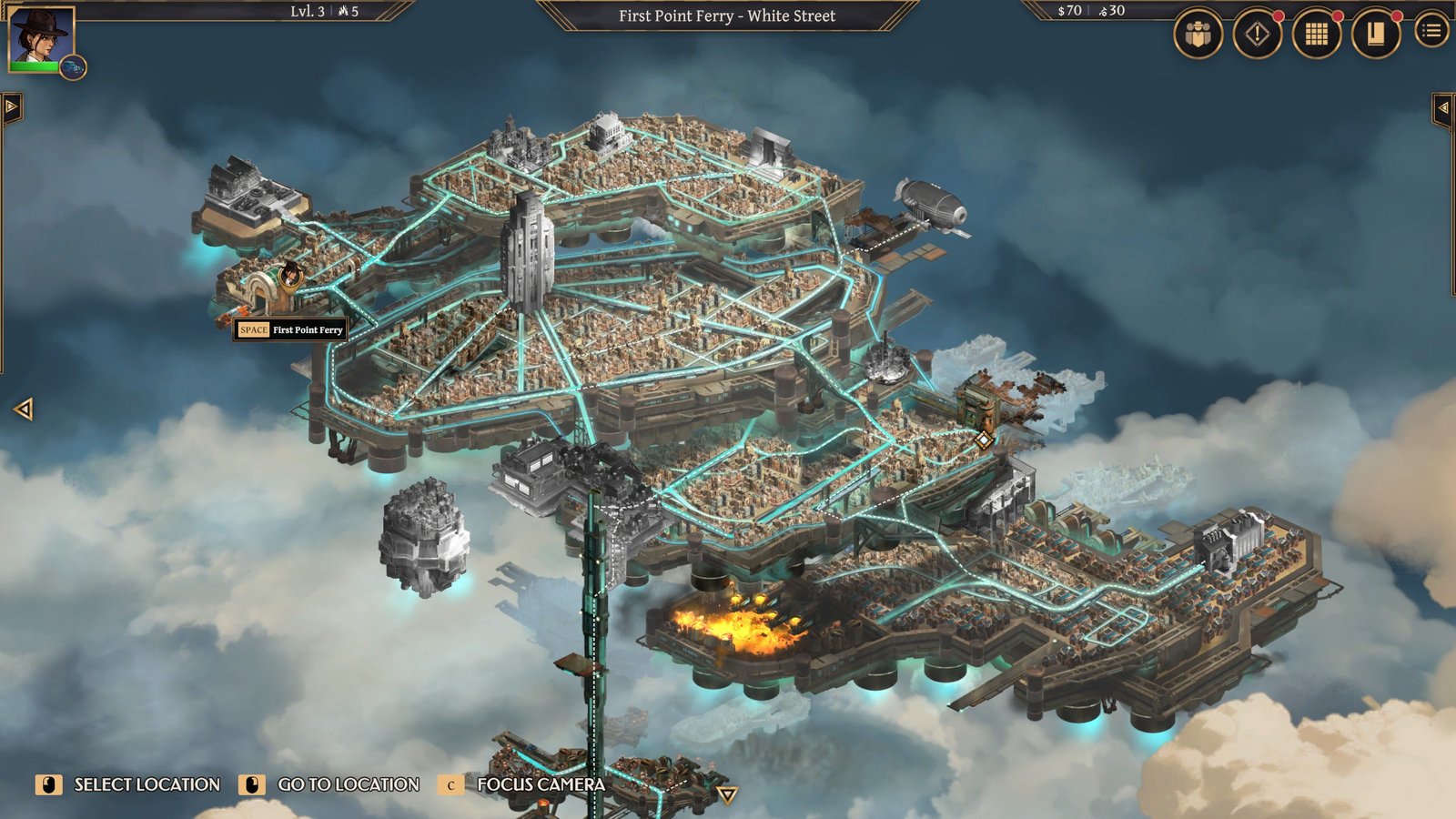Viewport: 1456px width, 819px height.
Task: Open the list menu button
Action: pos(1431,32)
